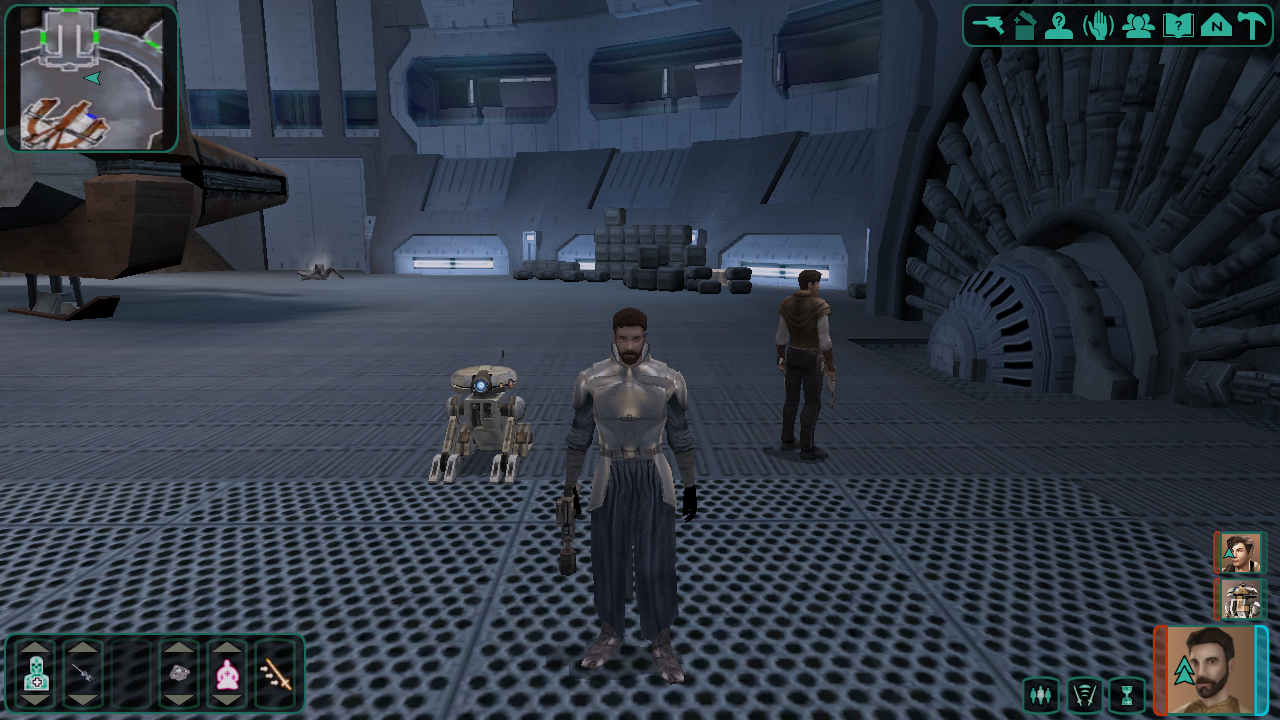Toggle solo mode with the three-figures button

(x=1041, y=693)
